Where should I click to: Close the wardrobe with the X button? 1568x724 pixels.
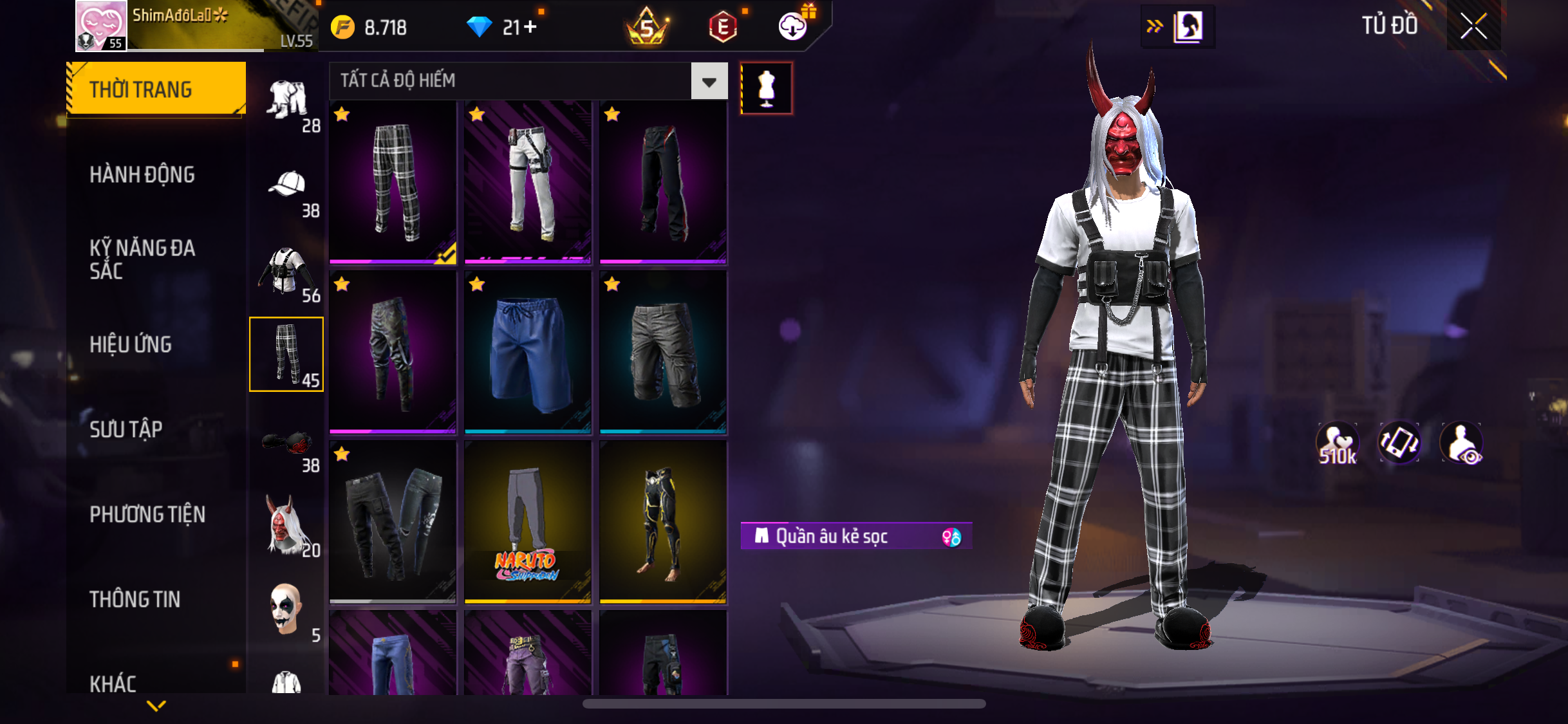1473,26
